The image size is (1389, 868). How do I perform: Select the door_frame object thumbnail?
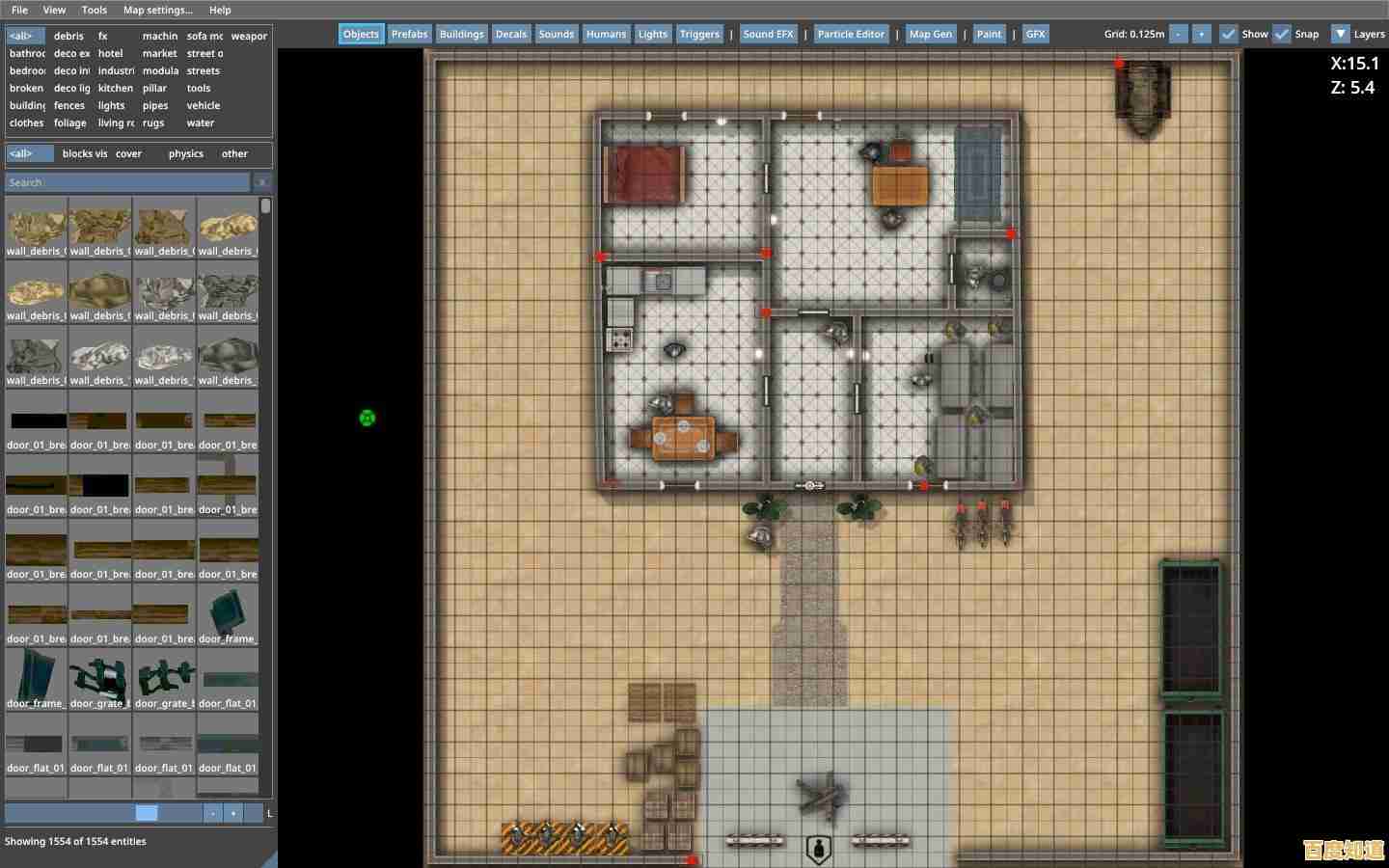pyautogui.click(x=229, y=614)
